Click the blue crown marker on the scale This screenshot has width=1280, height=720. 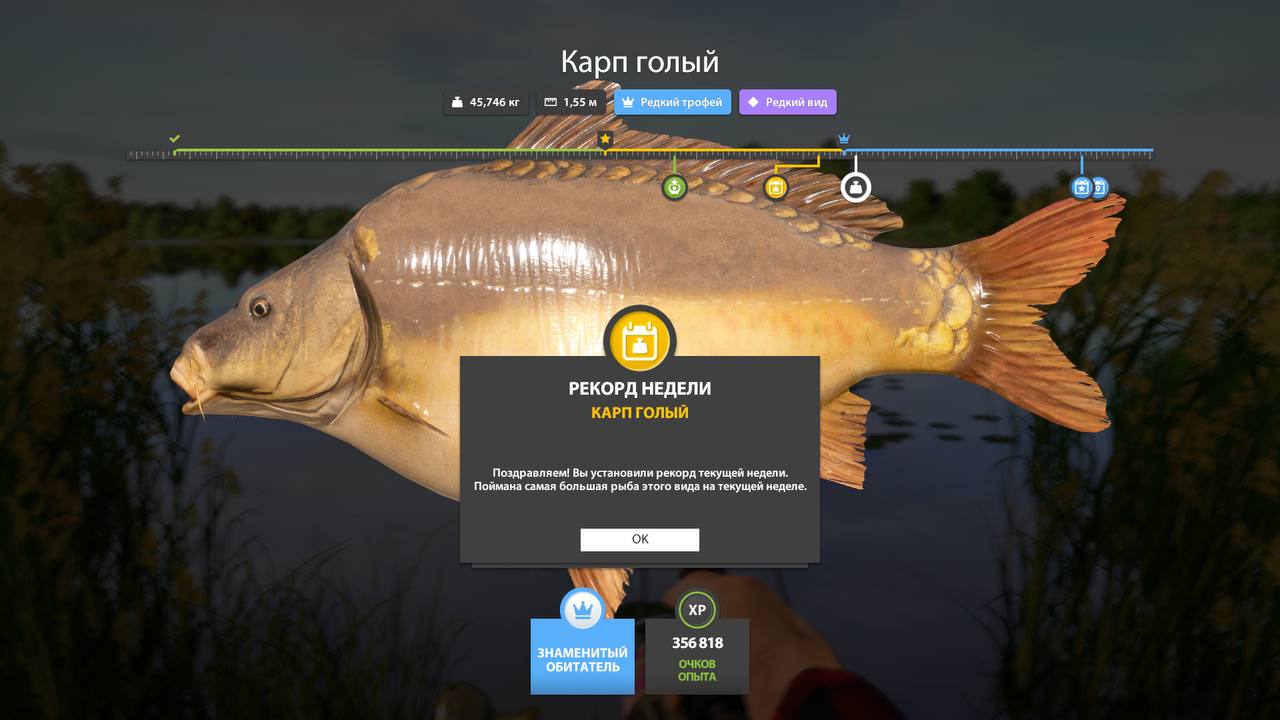pyautogui.click(x=844, y=139)
